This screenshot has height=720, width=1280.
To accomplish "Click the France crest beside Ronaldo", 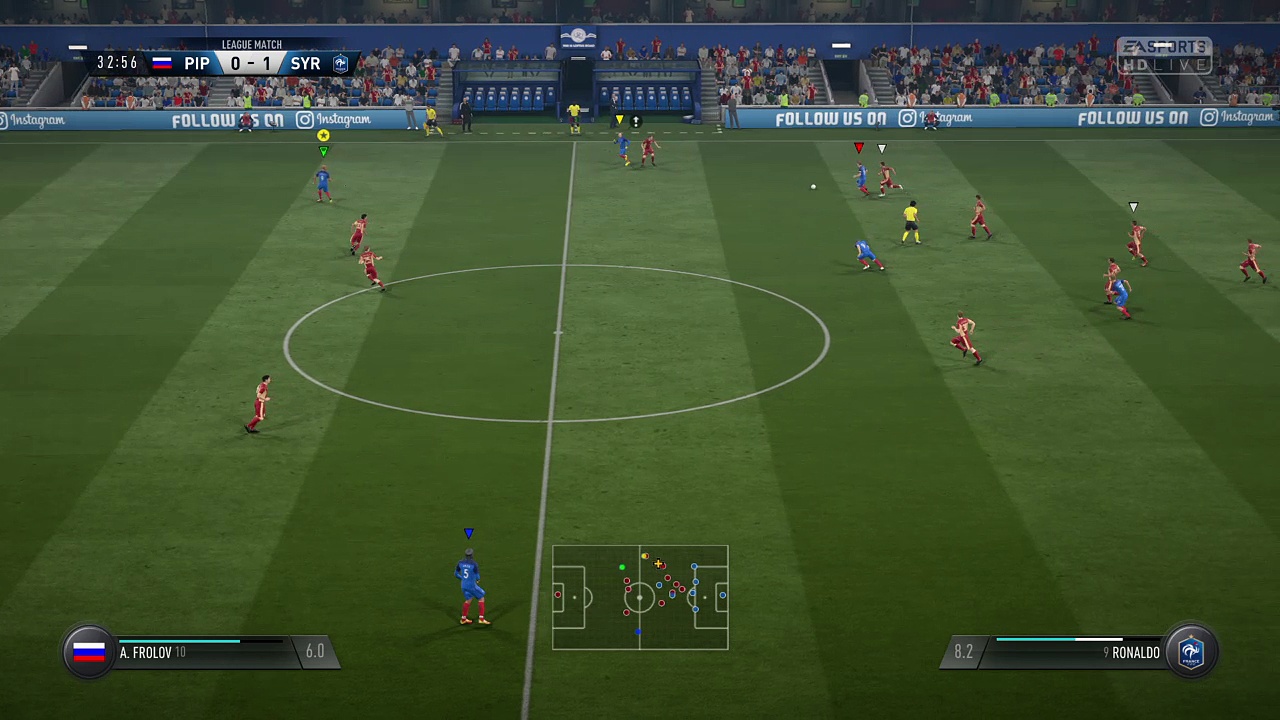I will pos(1190,652).
